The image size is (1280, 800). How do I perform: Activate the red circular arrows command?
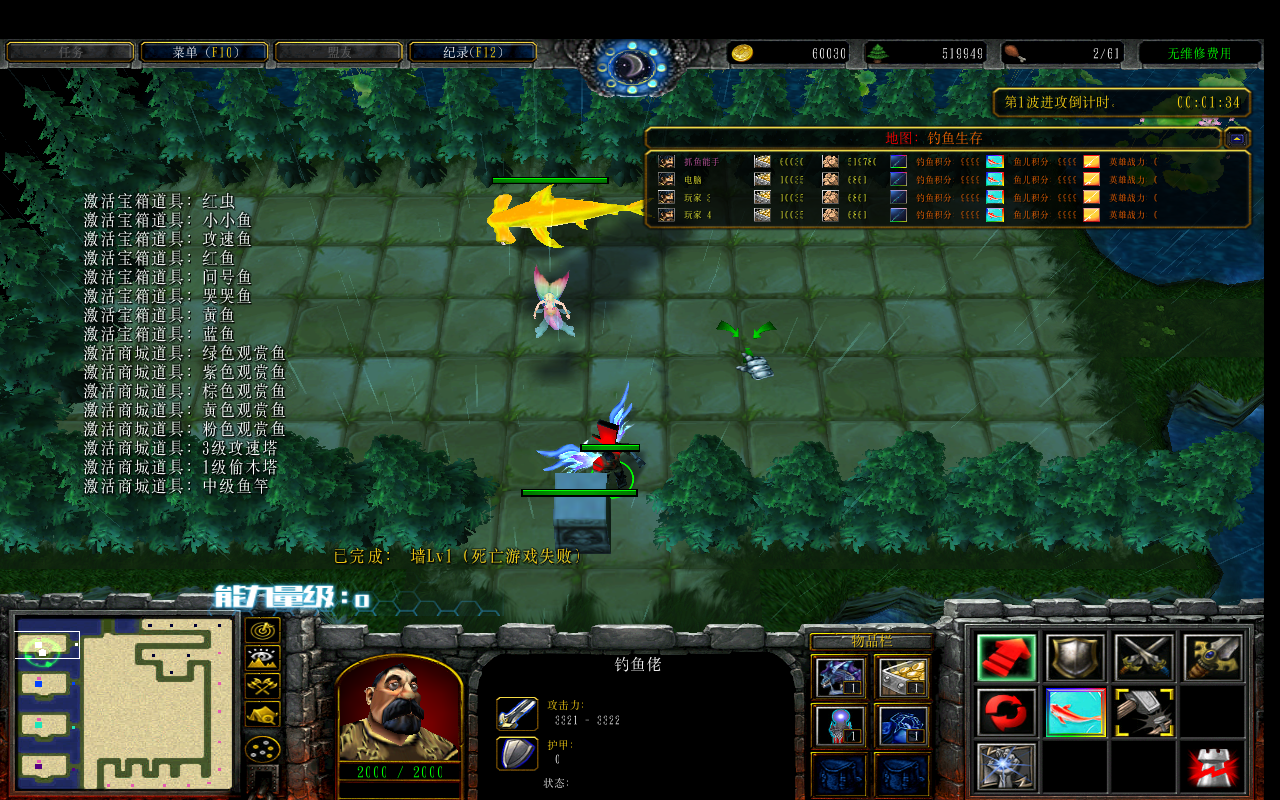pyautogui.click(x=1007, y=712)
